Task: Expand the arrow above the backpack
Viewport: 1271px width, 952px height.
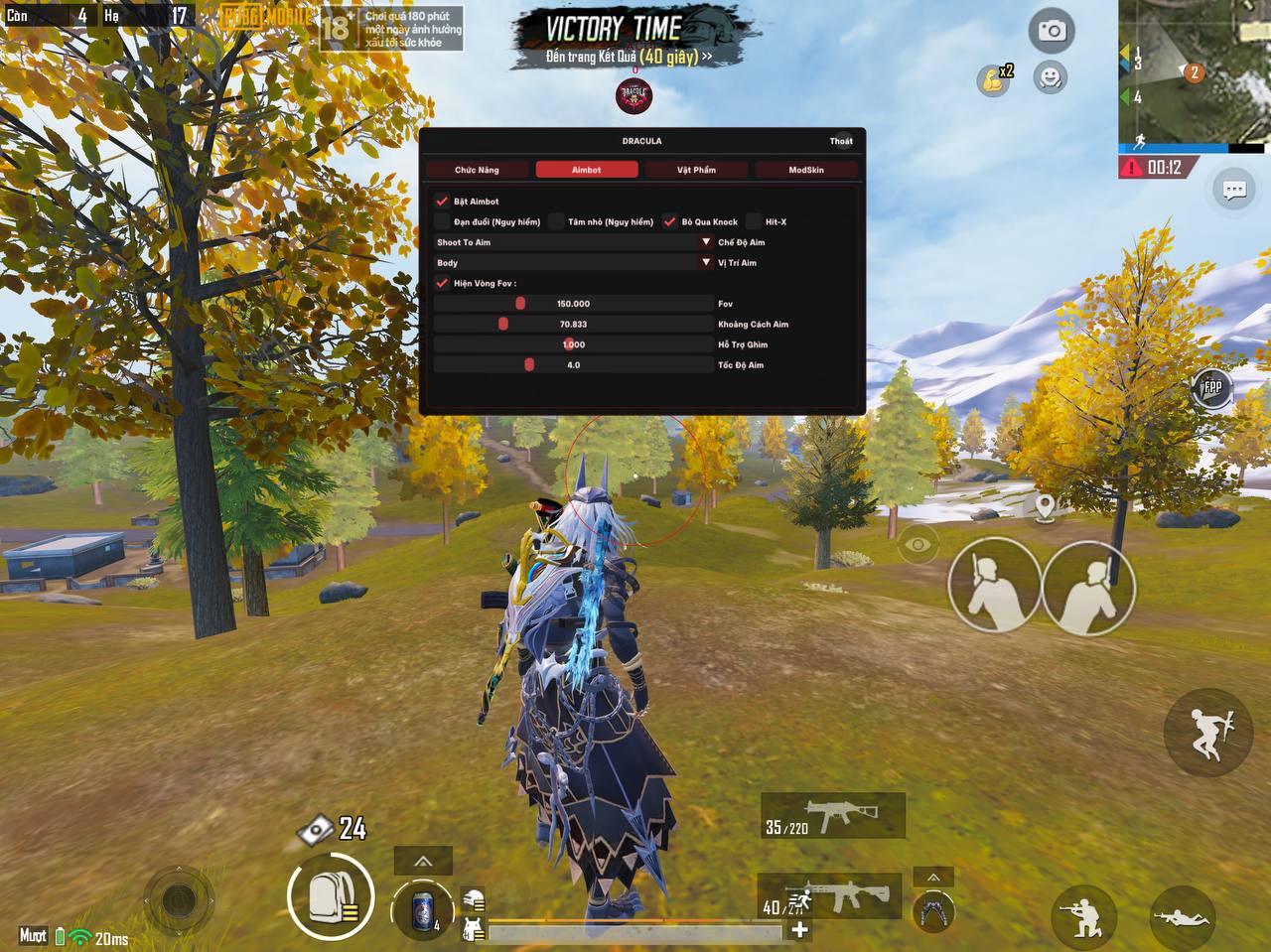Action: (x=421, y=860)
